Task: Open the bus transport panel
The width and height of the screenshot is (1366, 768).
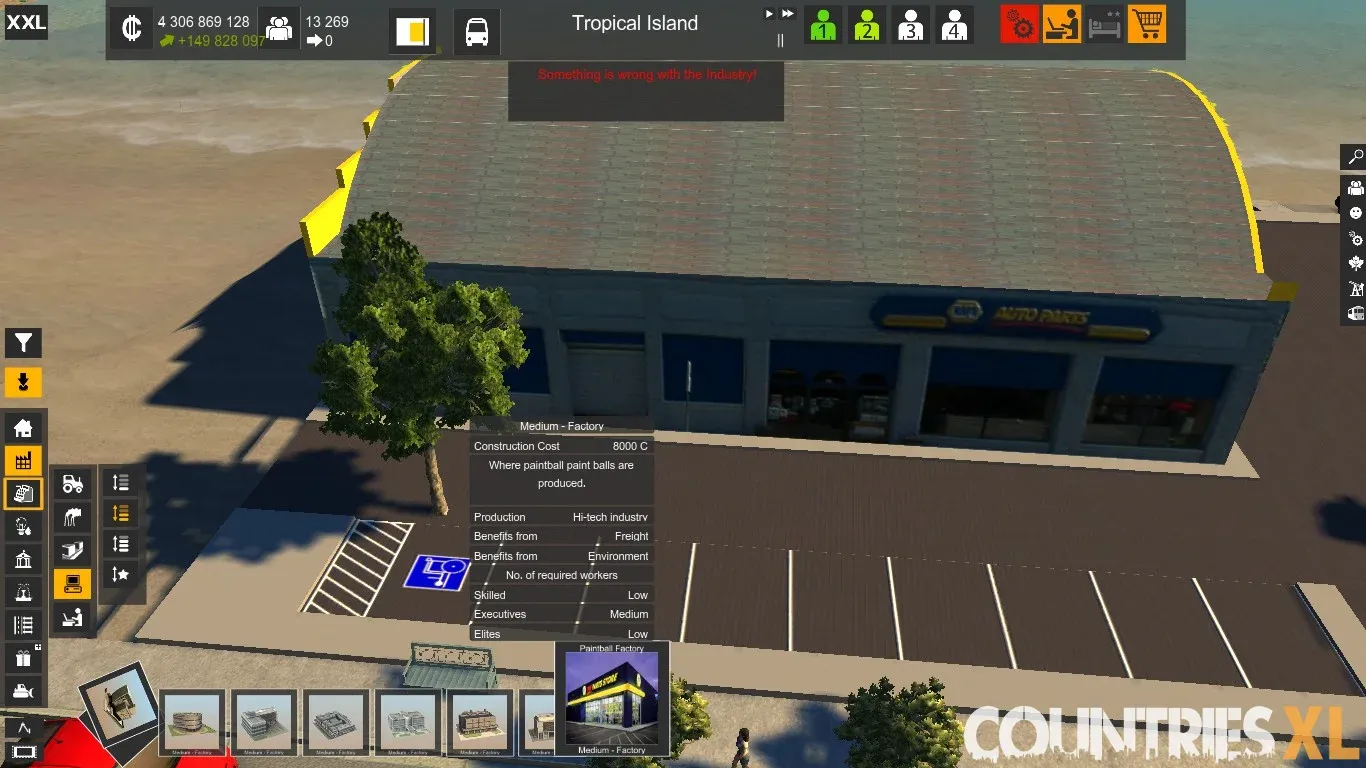Action: coord(477,30)
